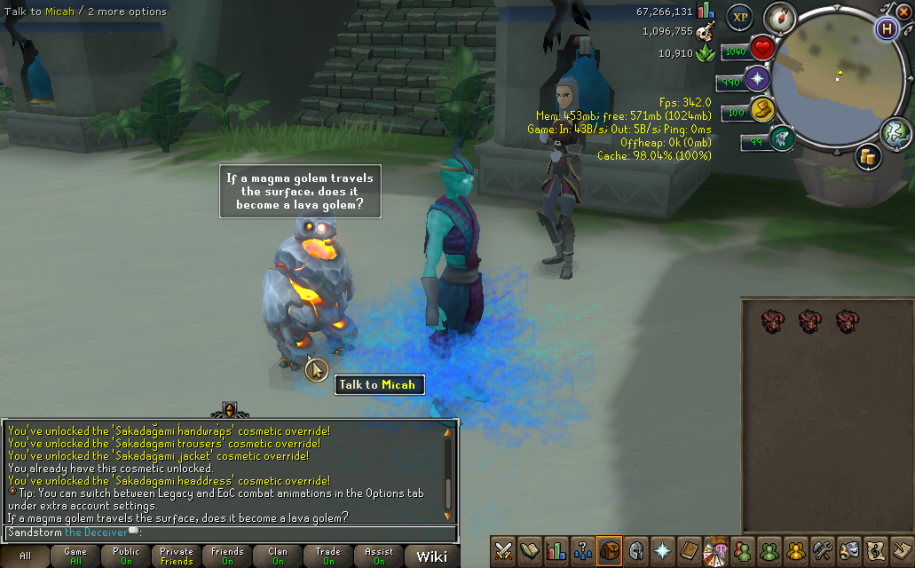Open the bar chart skills tab

coord(557,550)
